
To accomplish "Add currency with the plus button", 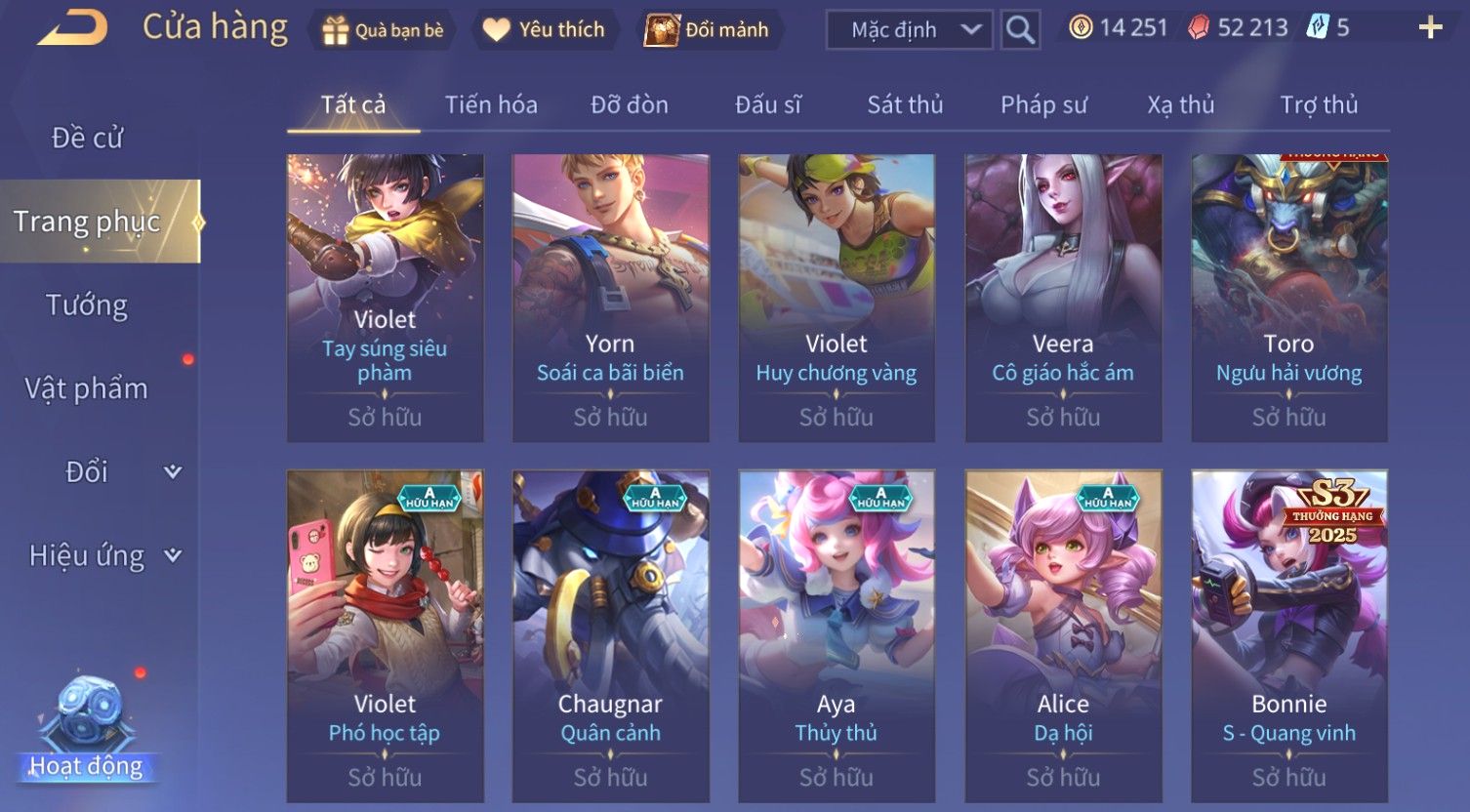I will pos(1430,28).
